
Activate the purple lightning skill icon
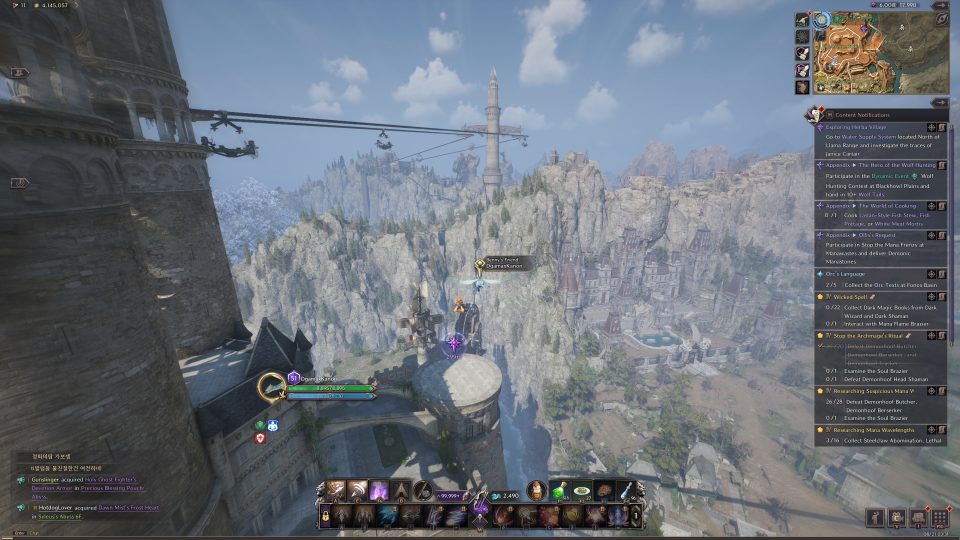click(379, 490)
